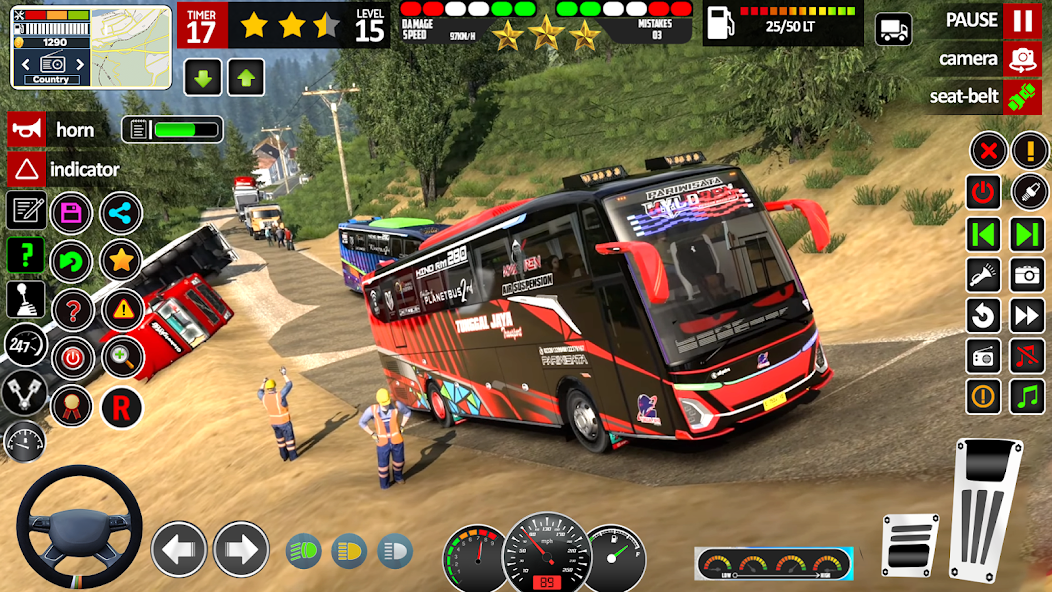Switch to the next radio station arrow

pyautogui.click(x=1027, y=234)
